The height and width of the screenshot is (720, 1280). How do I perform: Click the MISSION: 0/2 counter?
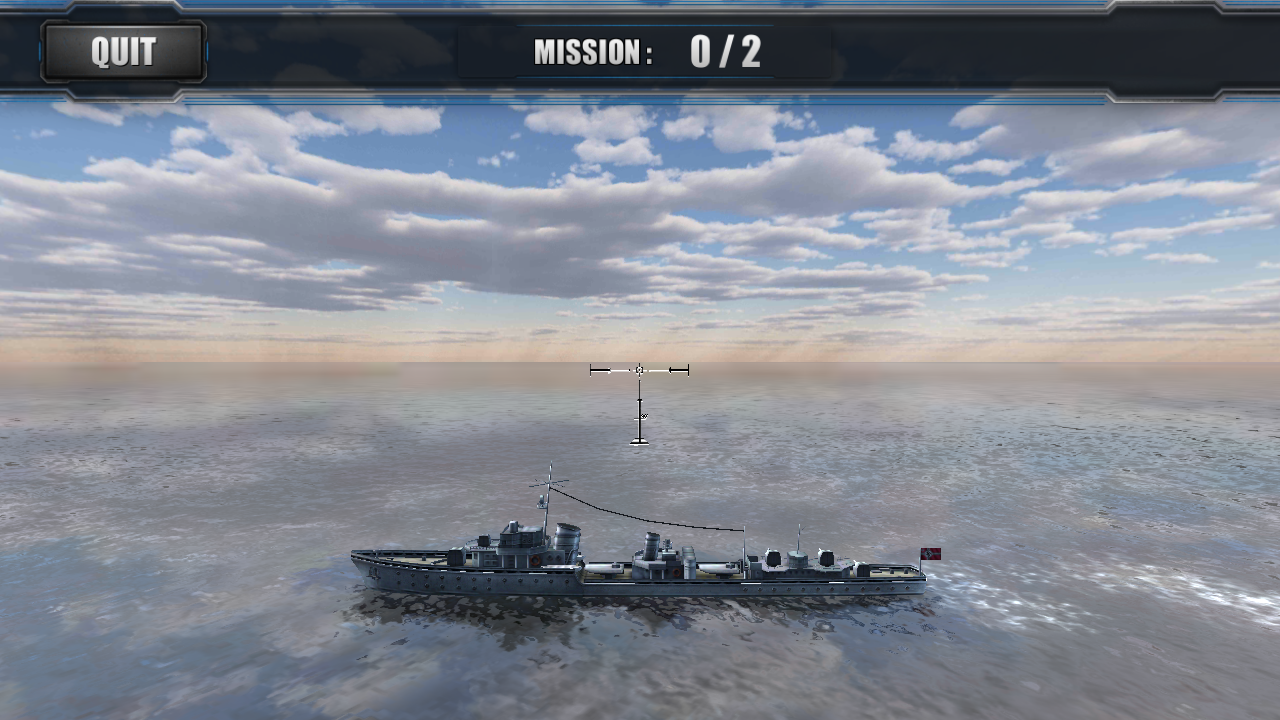click(650, 50)
